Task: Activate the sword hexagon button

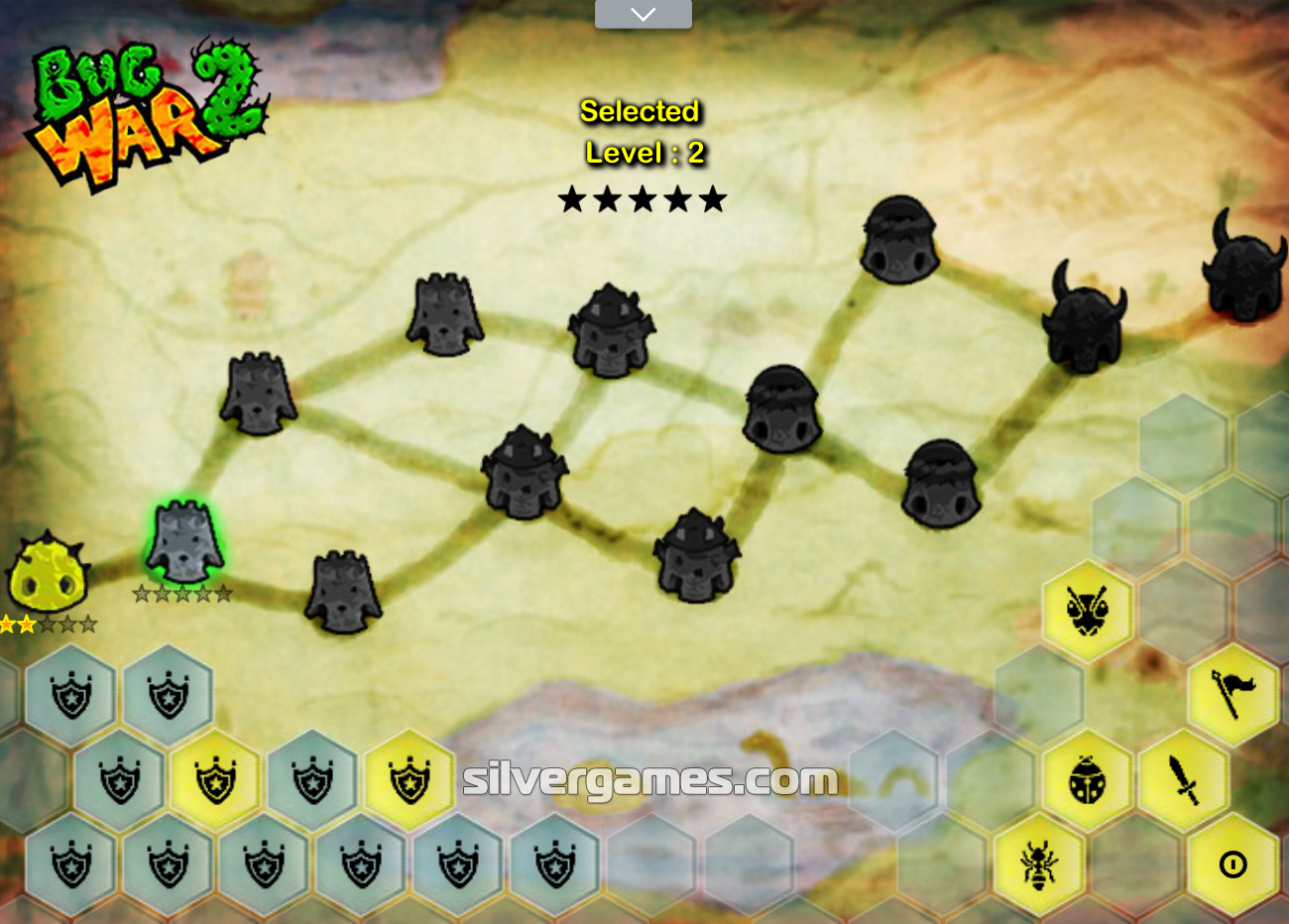Action: pyautogui.click(x=1184, y=780)
